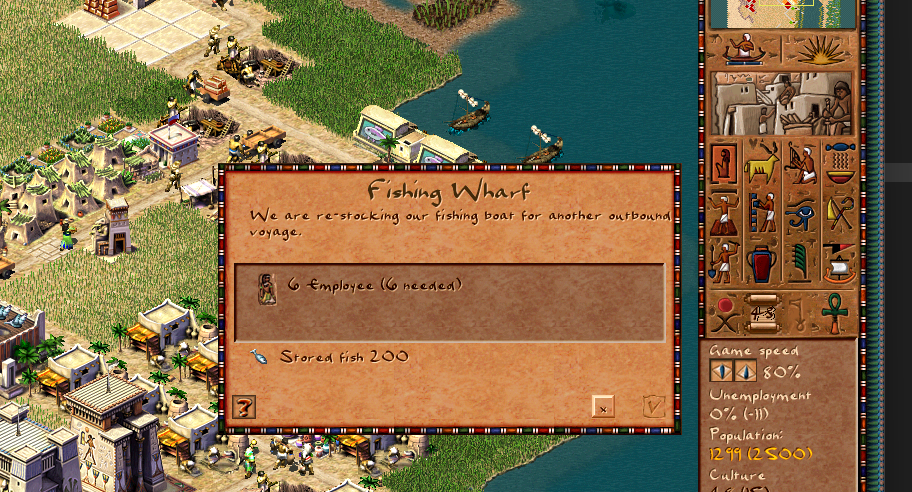
Task: Click the left game speed arrow button
Action: coord(721,371)
